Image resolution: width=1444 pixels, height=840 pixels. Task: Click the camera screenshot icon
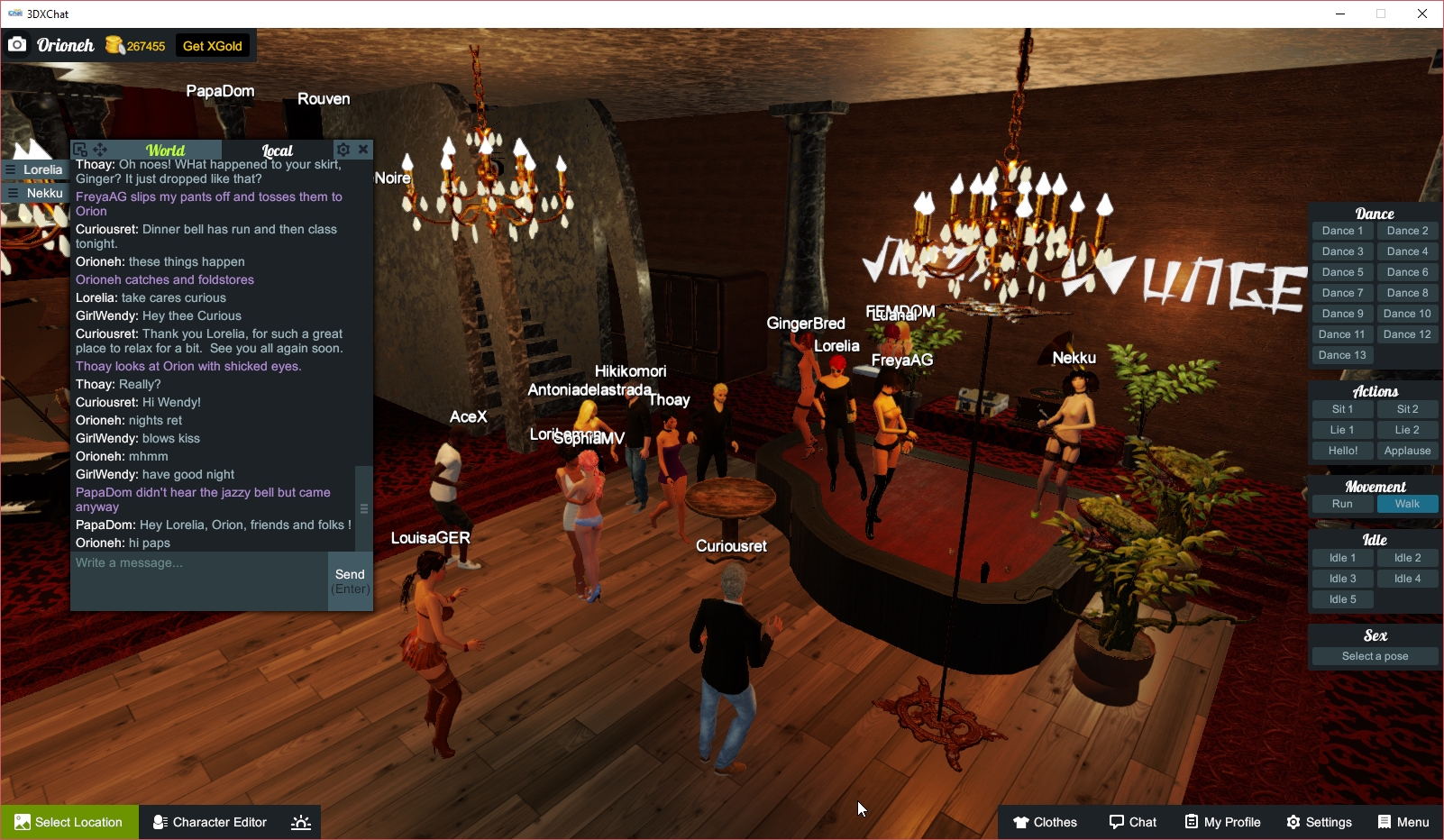pos(17,44)
